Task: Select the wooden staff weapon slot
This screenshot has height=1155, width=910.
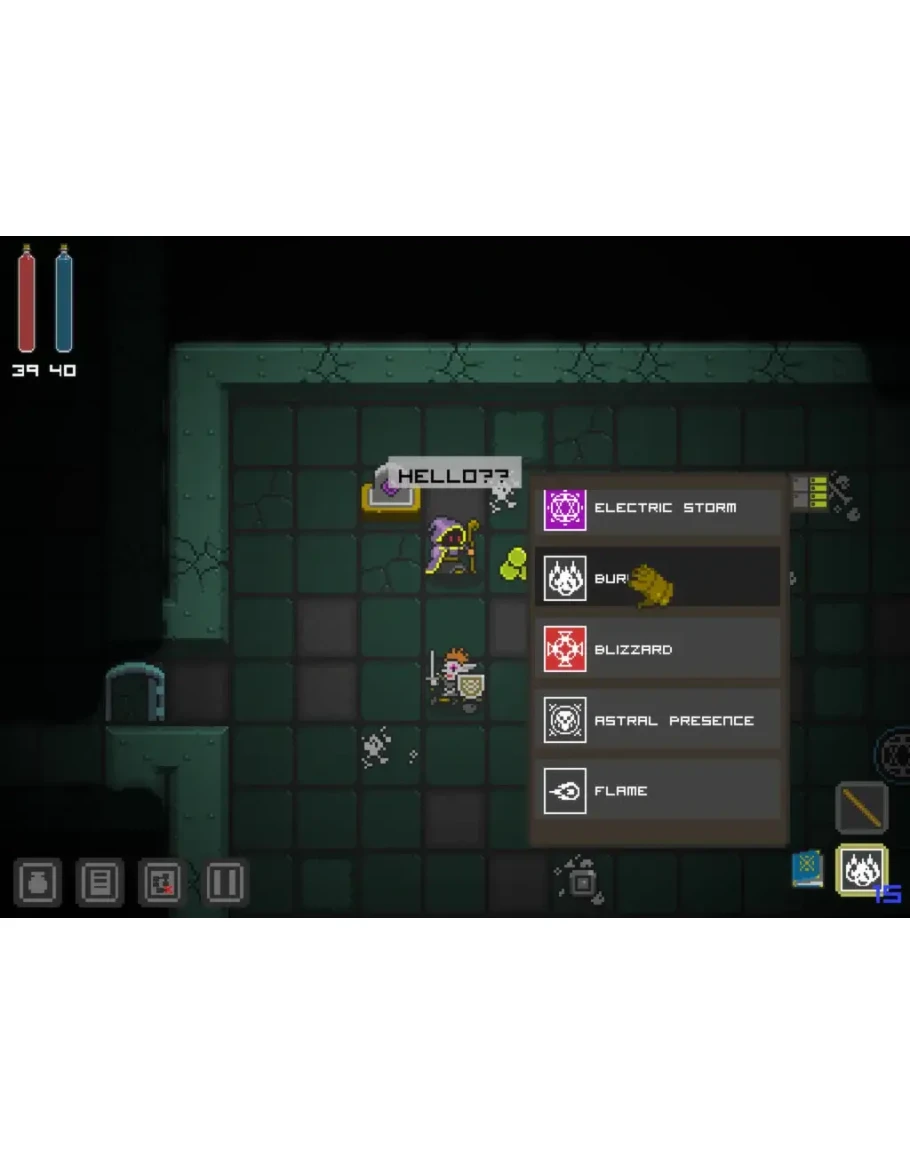Action: click(x=861, y=807)
